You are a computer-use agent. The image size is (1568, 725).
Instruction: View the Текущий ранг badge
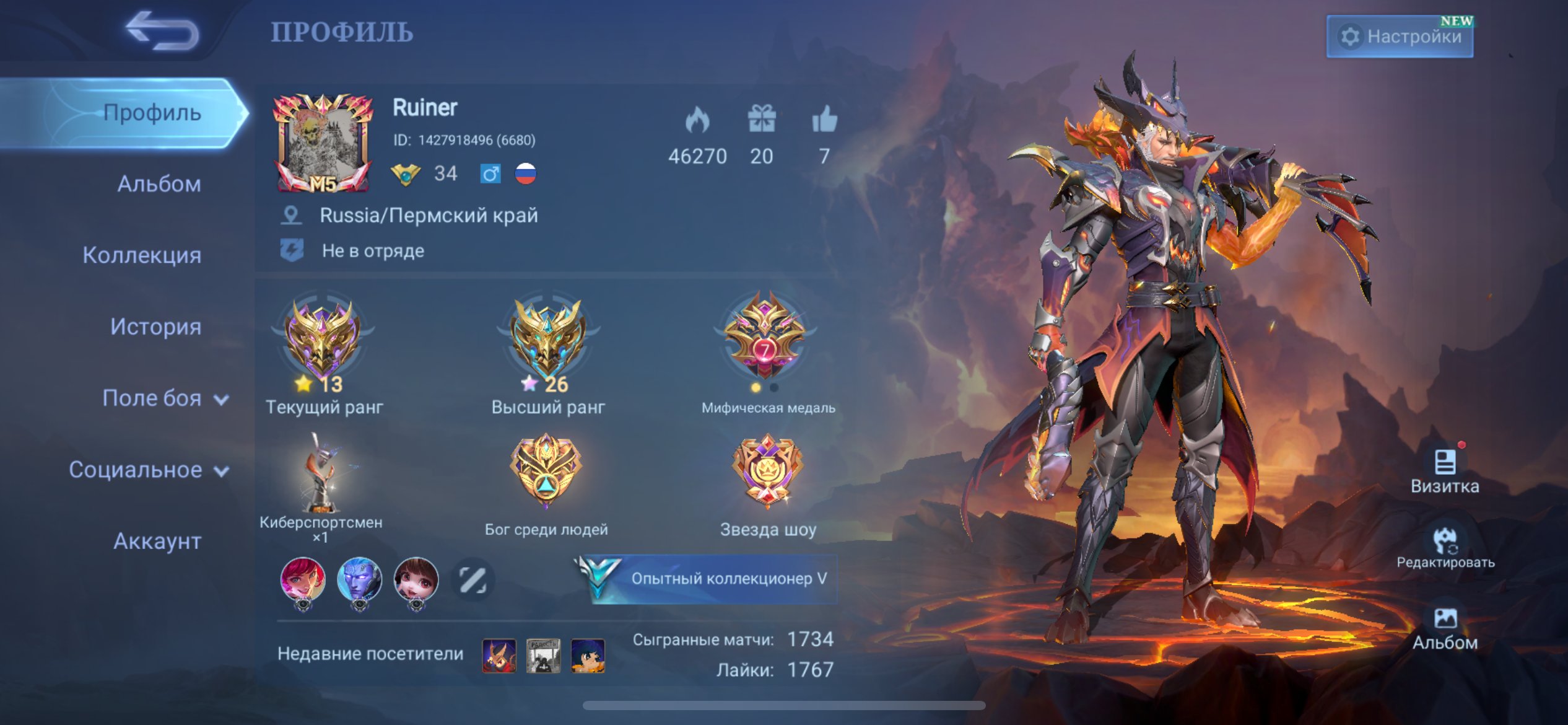(323, 341)
